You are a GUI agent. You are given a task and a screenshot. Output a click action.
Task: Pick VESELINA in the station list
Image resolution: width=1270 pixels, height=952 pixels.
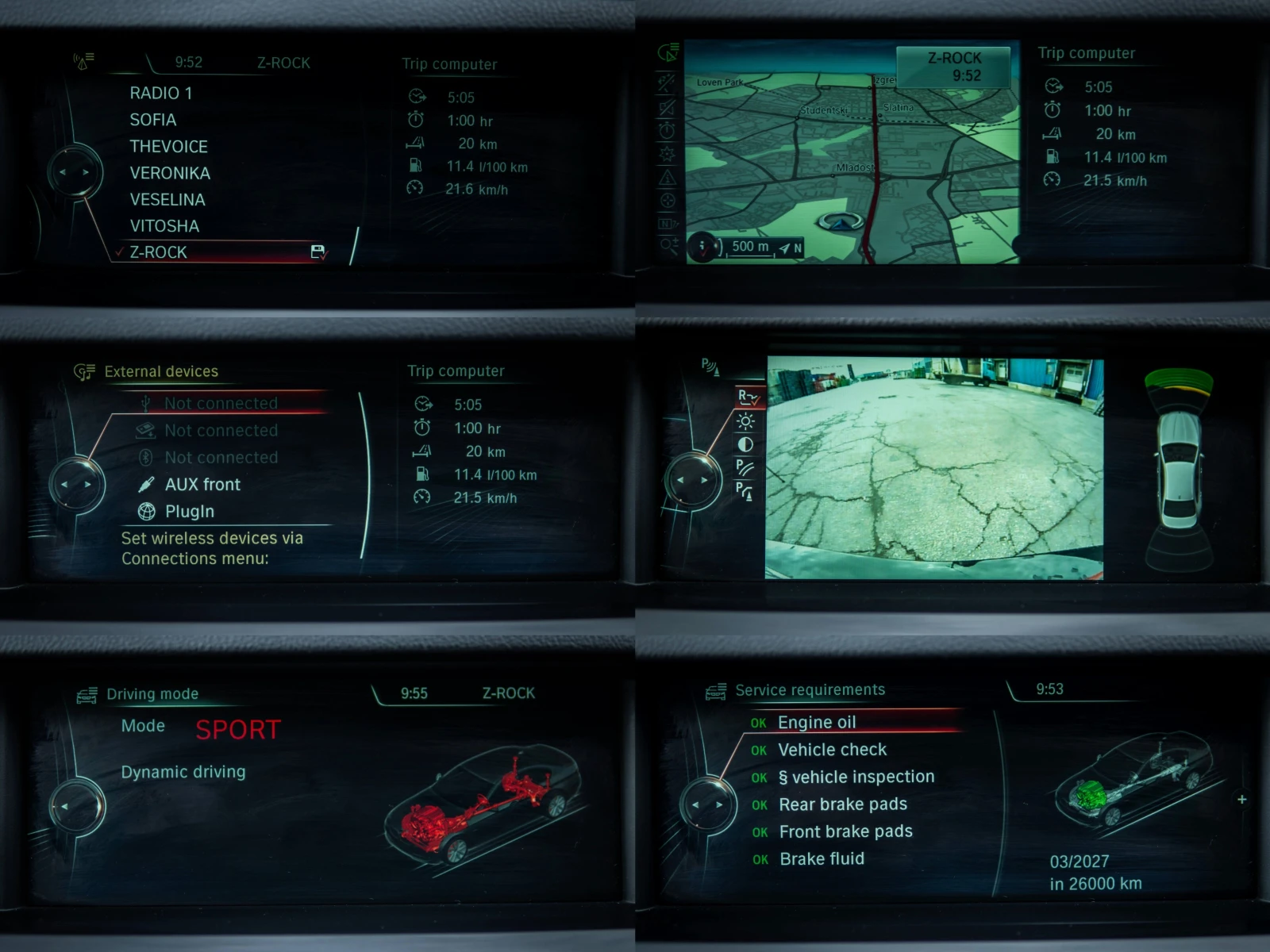click(x=167, y=200)
